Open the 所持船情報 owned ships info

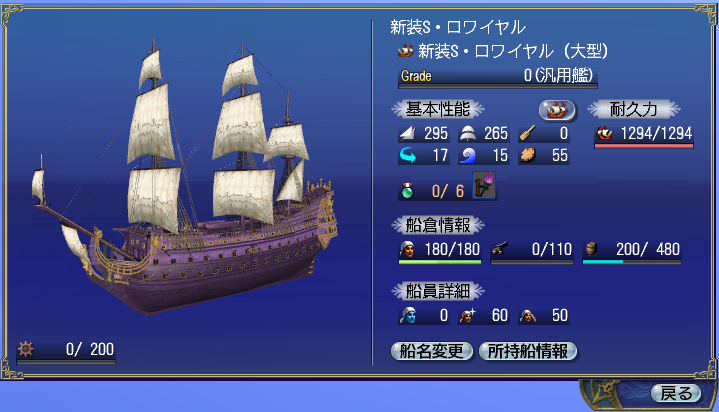point(528,351)
